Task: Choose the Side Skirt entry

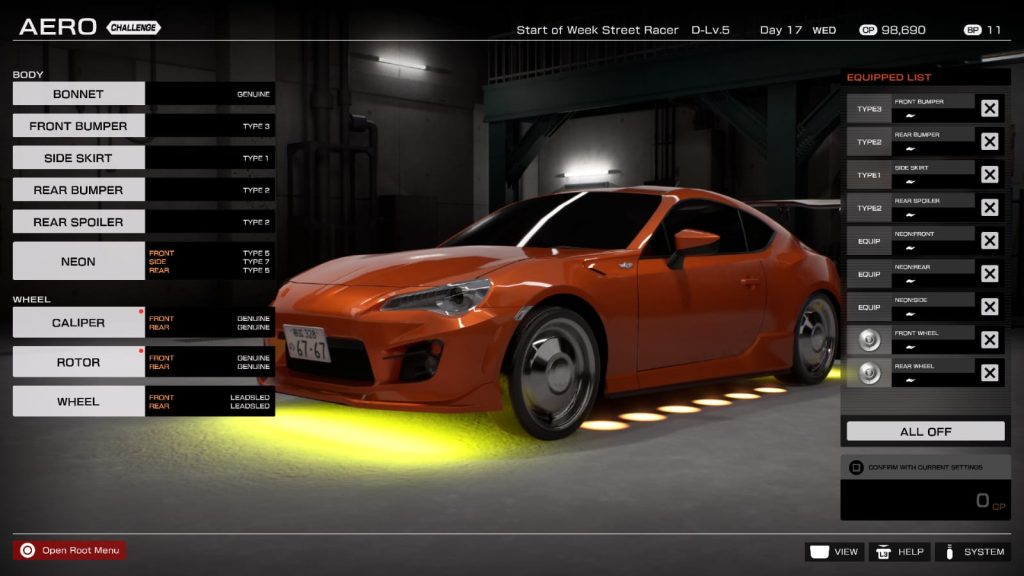Action: [79, 158]
